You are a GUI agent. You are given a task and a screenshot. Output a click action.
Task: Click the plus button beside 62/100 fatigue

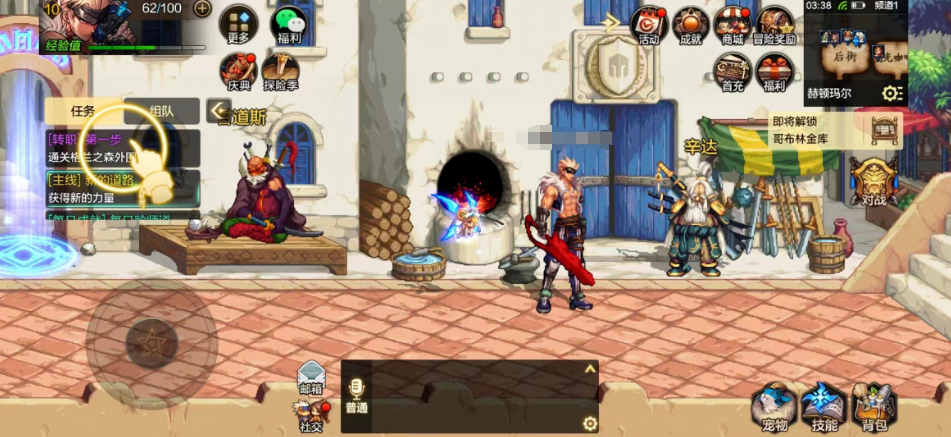202,9
